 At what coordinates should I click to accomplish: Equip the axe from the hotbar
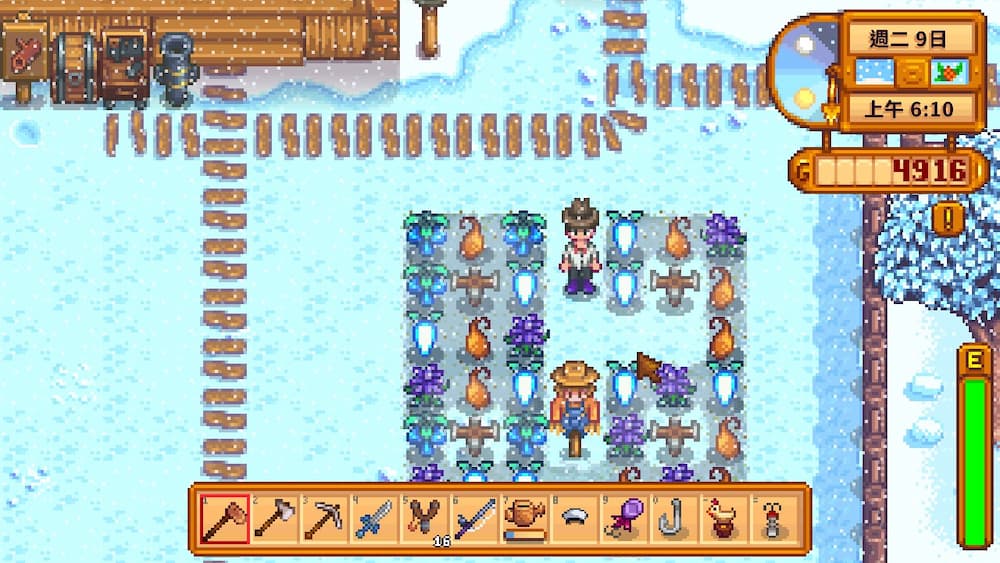(x=275, y=519)
